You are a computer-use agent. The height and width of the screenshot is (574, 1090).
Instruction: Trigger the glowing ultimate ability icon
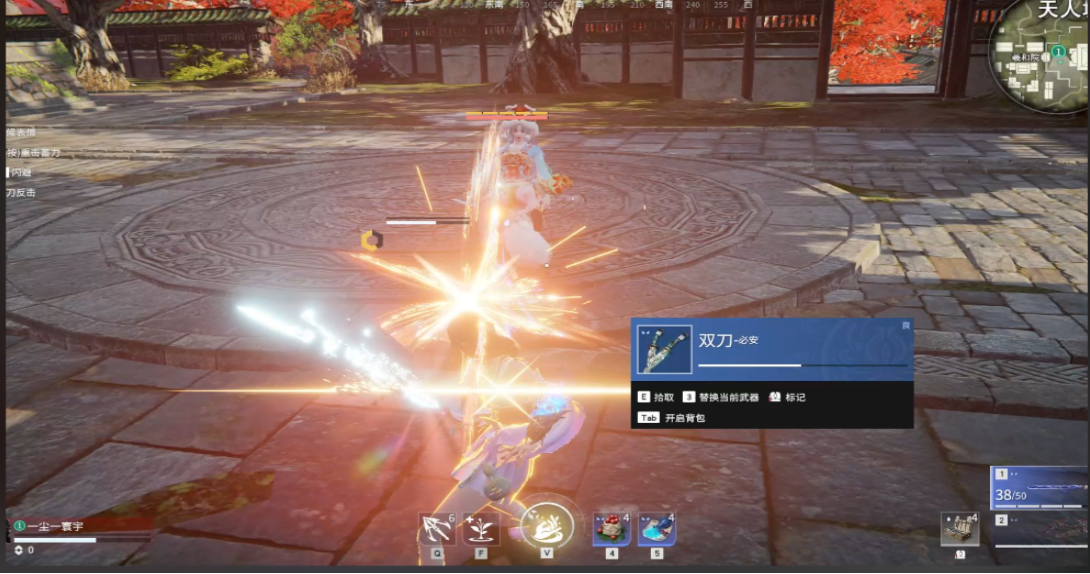pyautogui.click(x=546, y=525)
